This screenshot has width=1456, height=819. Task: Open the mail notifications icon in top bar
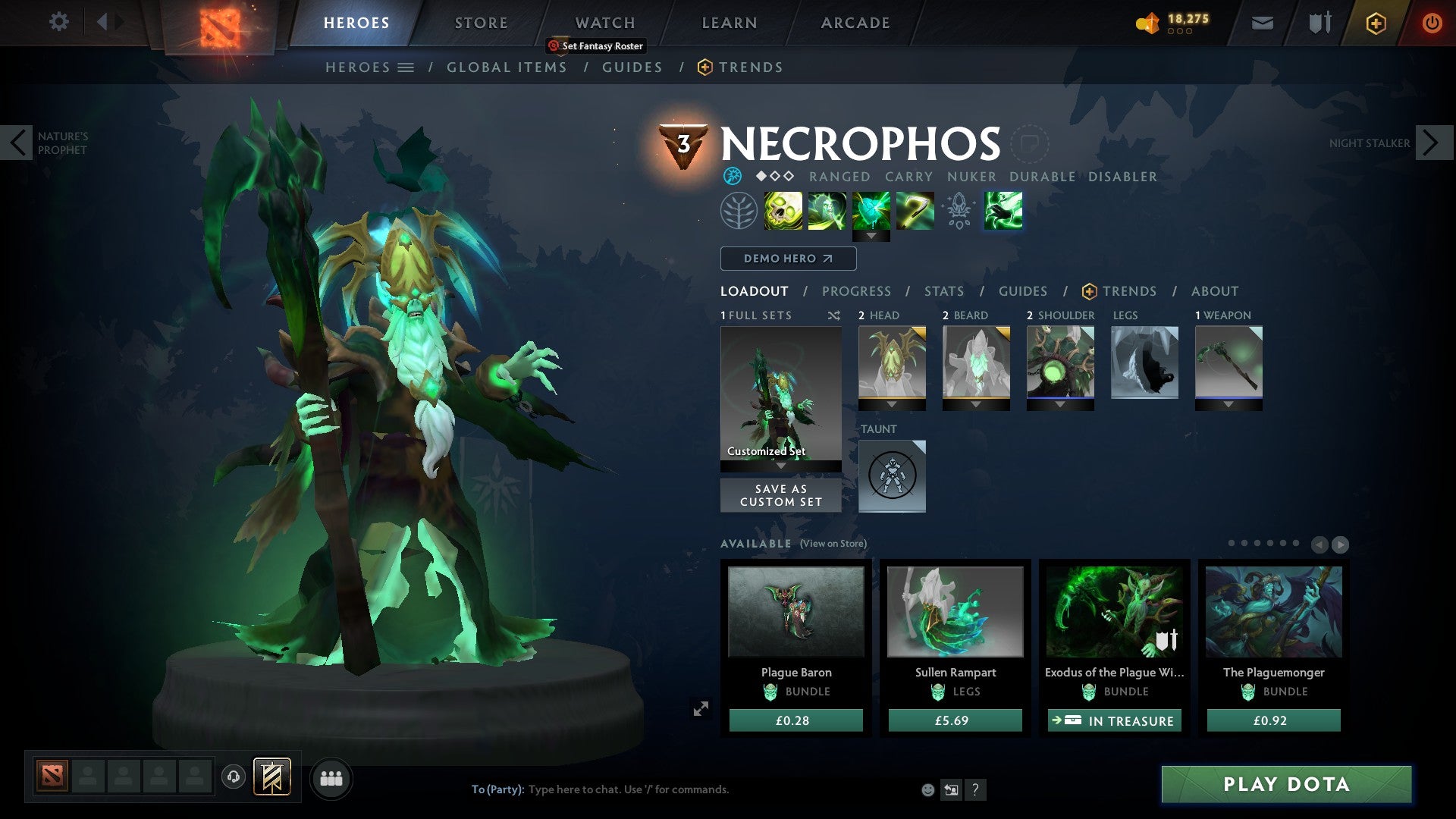pos(1261,22)
